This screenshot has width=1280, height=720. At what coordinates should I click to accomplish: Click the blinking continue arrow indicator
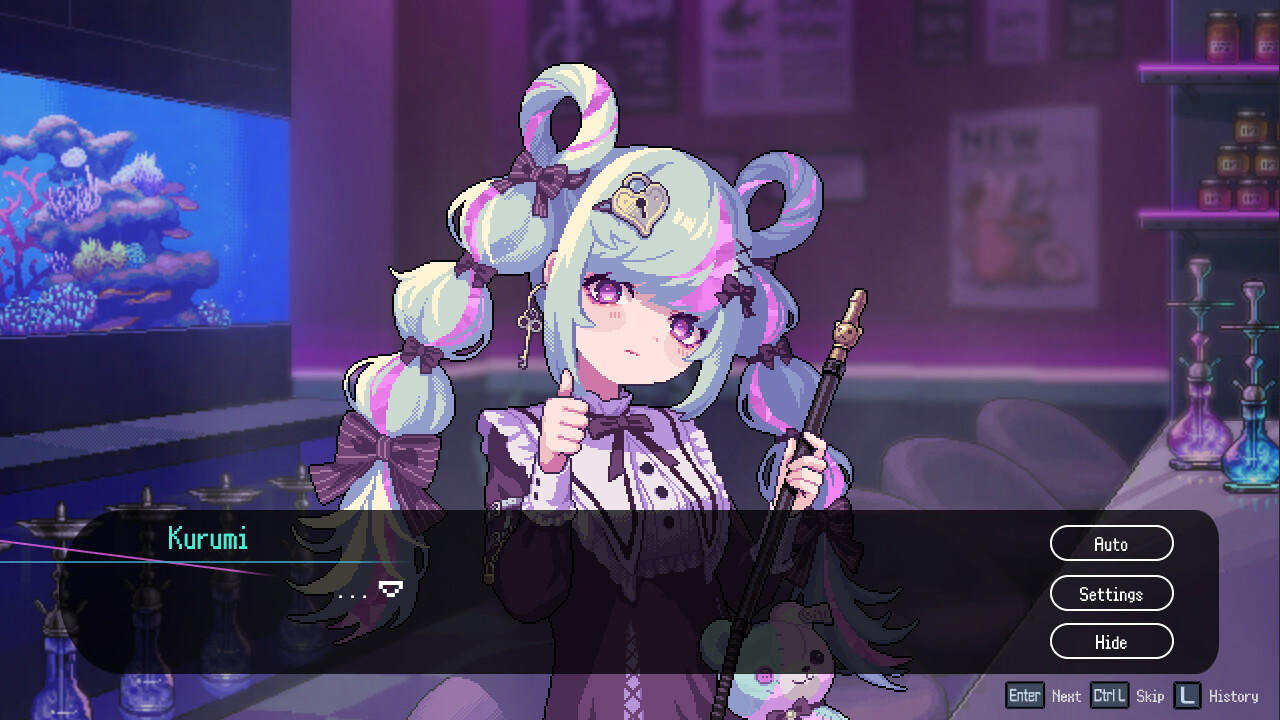[x=393, y=589]
